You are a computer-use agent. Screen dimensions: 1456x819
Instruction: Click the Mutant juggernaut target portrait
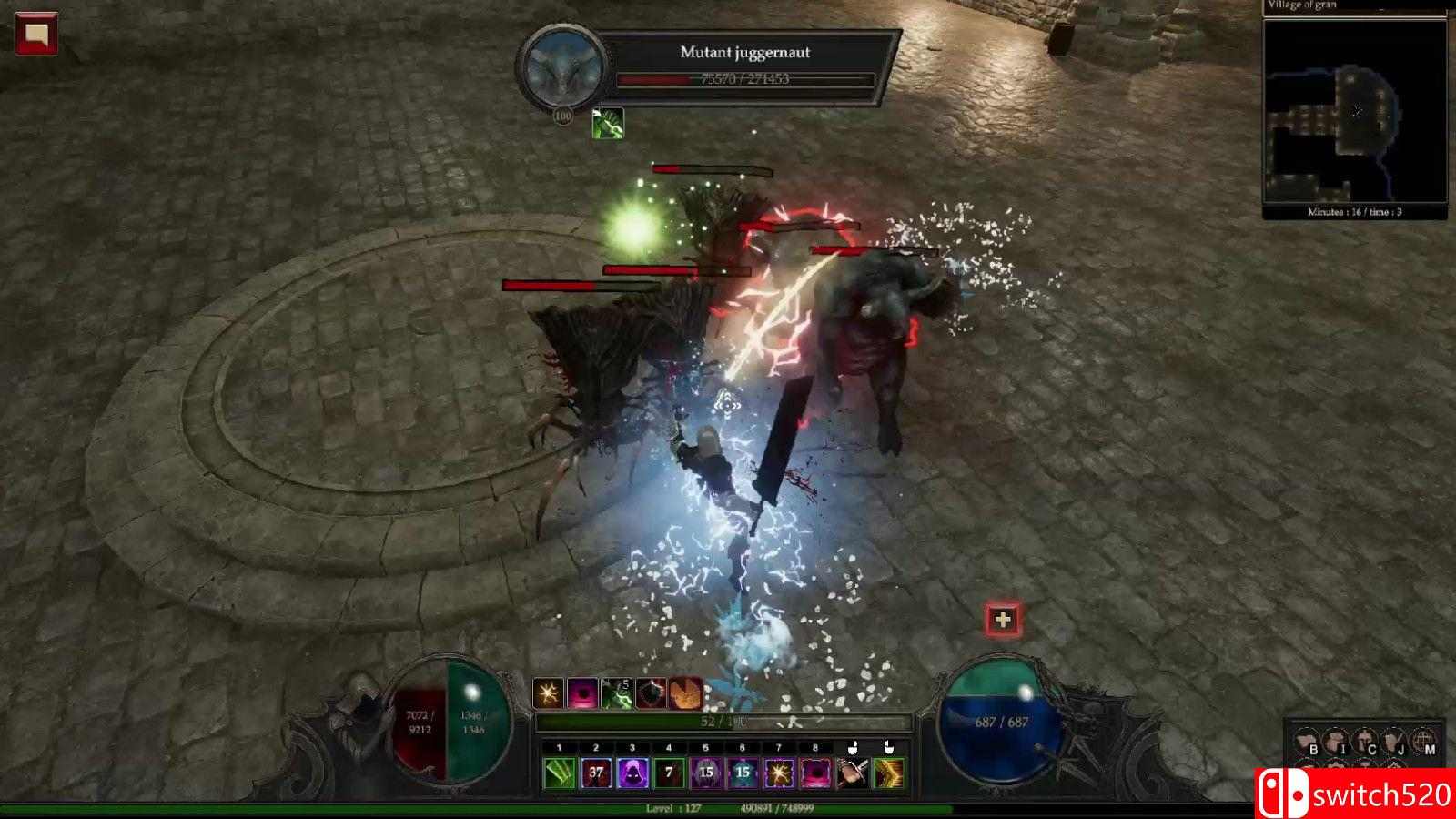(x=561, y=68)
